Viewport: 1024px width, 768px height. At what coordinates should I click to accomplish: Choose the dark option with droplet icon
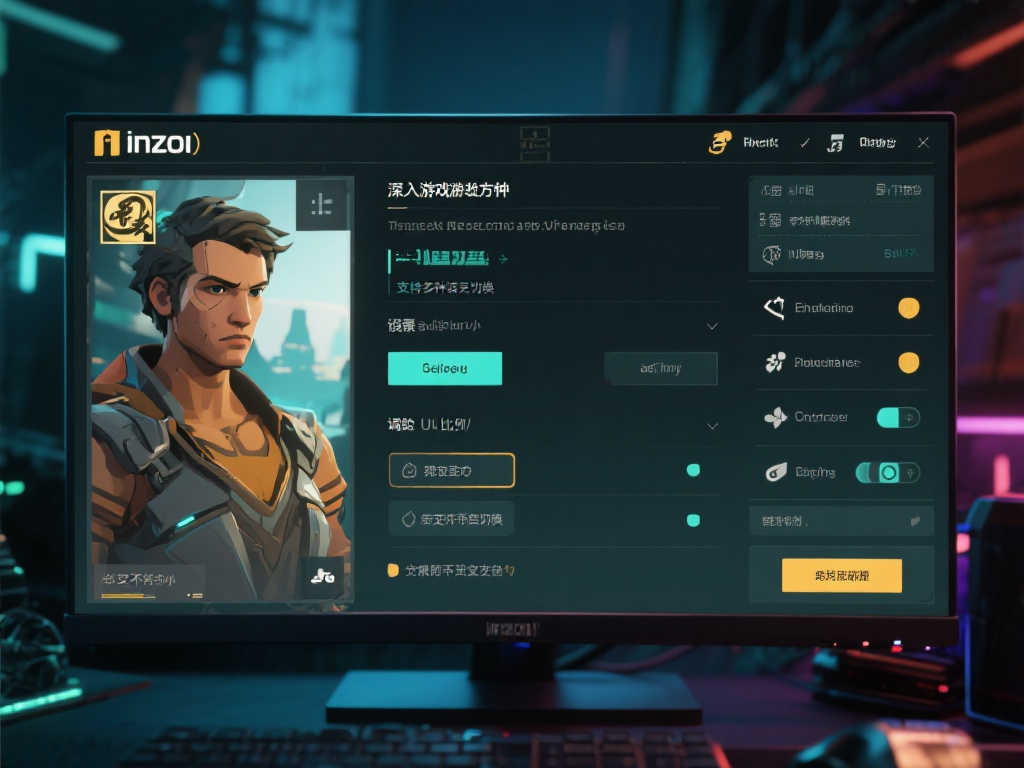pos(451,519)
